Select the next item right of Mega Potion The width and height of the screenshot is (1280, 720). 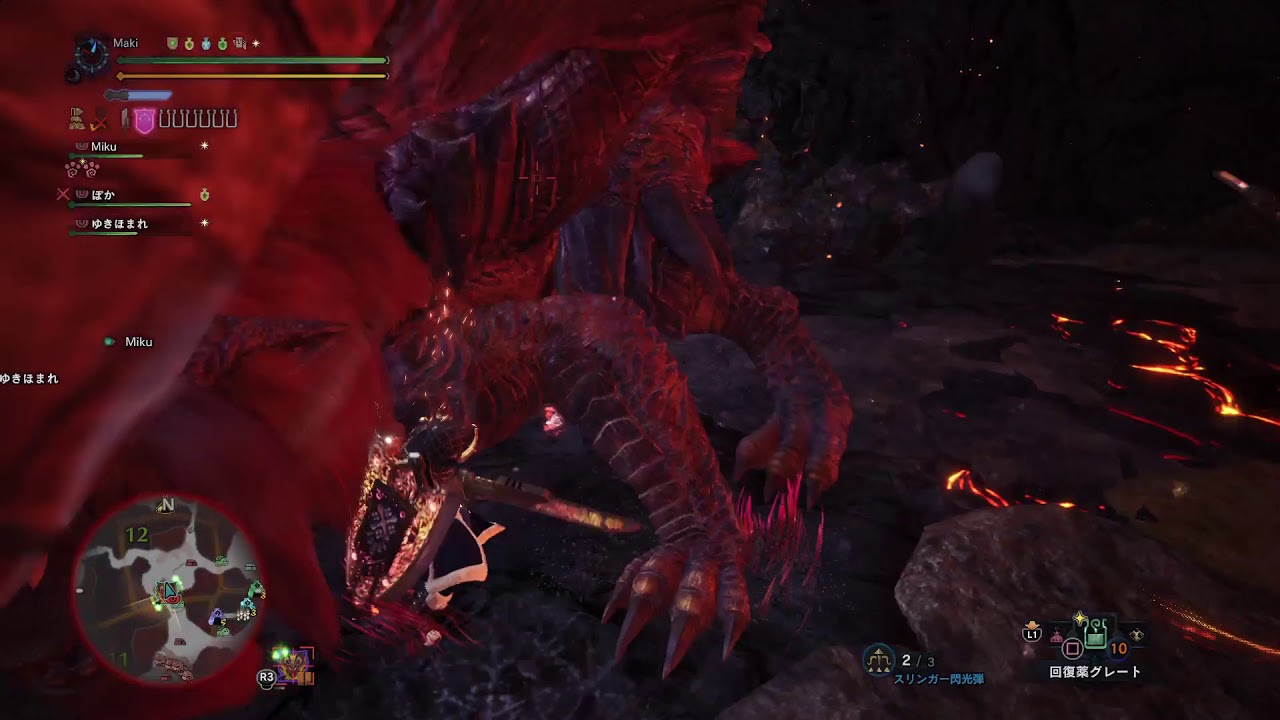click(1136, 636)
